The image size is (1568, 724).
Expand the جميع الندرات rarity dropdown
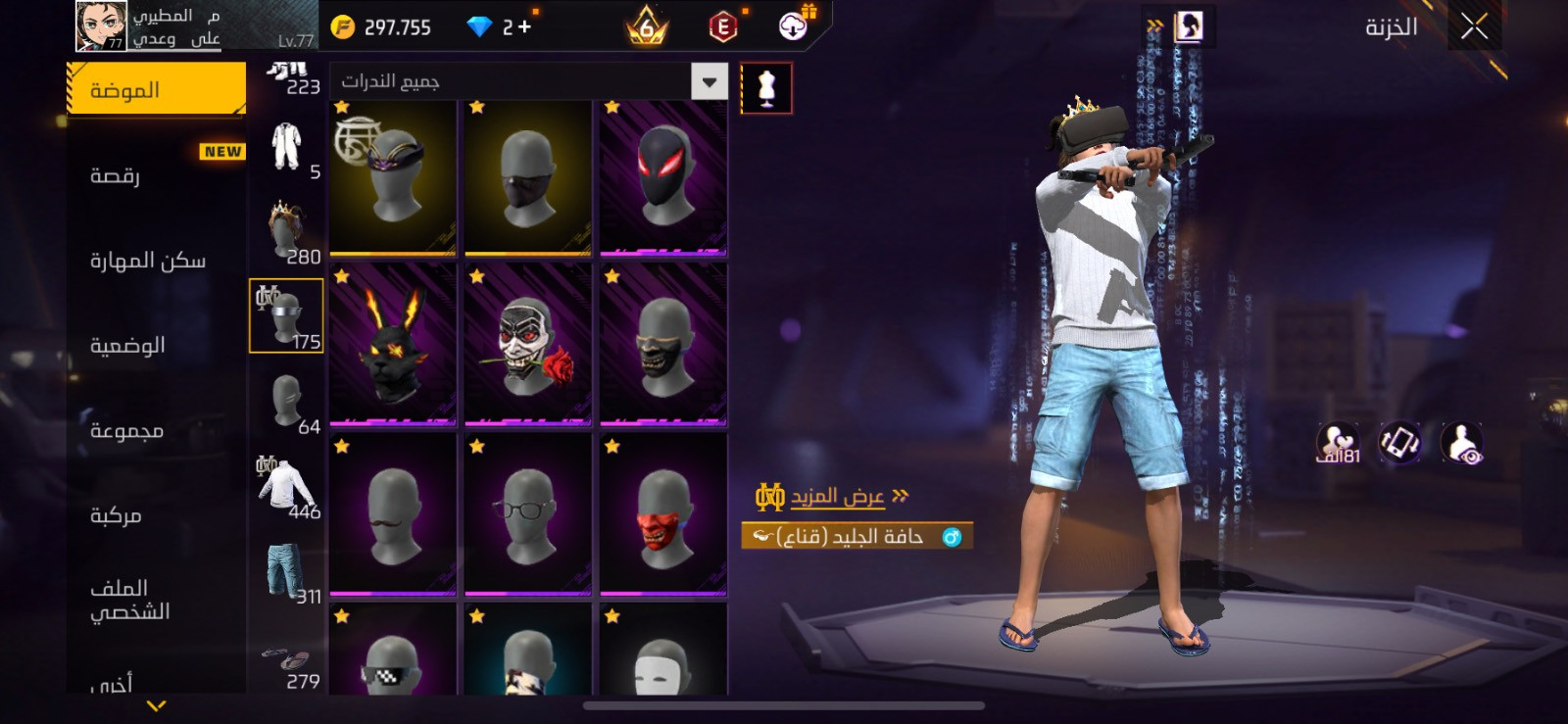[x=709, y=81]
